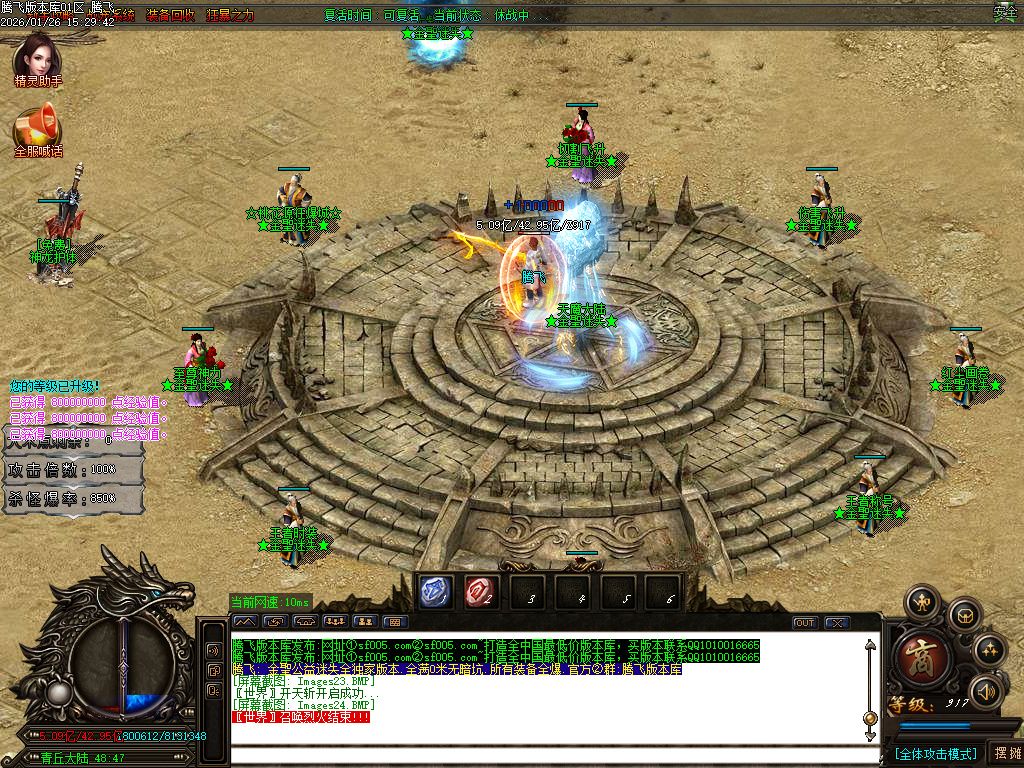1024x768 pixels.
Task: Select the mountain-icon chat channel tab
Action: pyautogui.click(x=246, y=622)
